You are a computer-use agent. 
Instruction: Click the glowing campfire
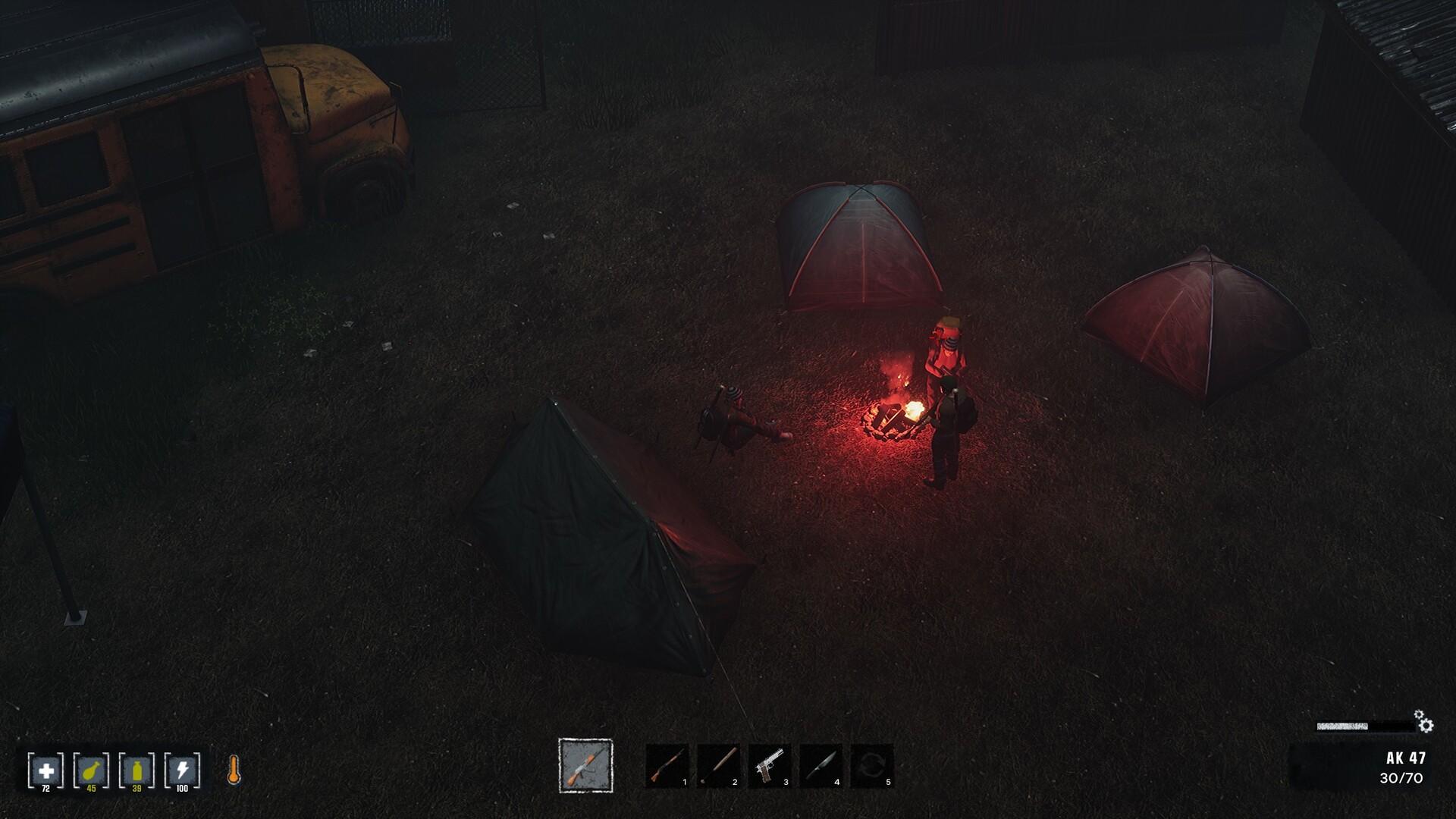(895, 417)
